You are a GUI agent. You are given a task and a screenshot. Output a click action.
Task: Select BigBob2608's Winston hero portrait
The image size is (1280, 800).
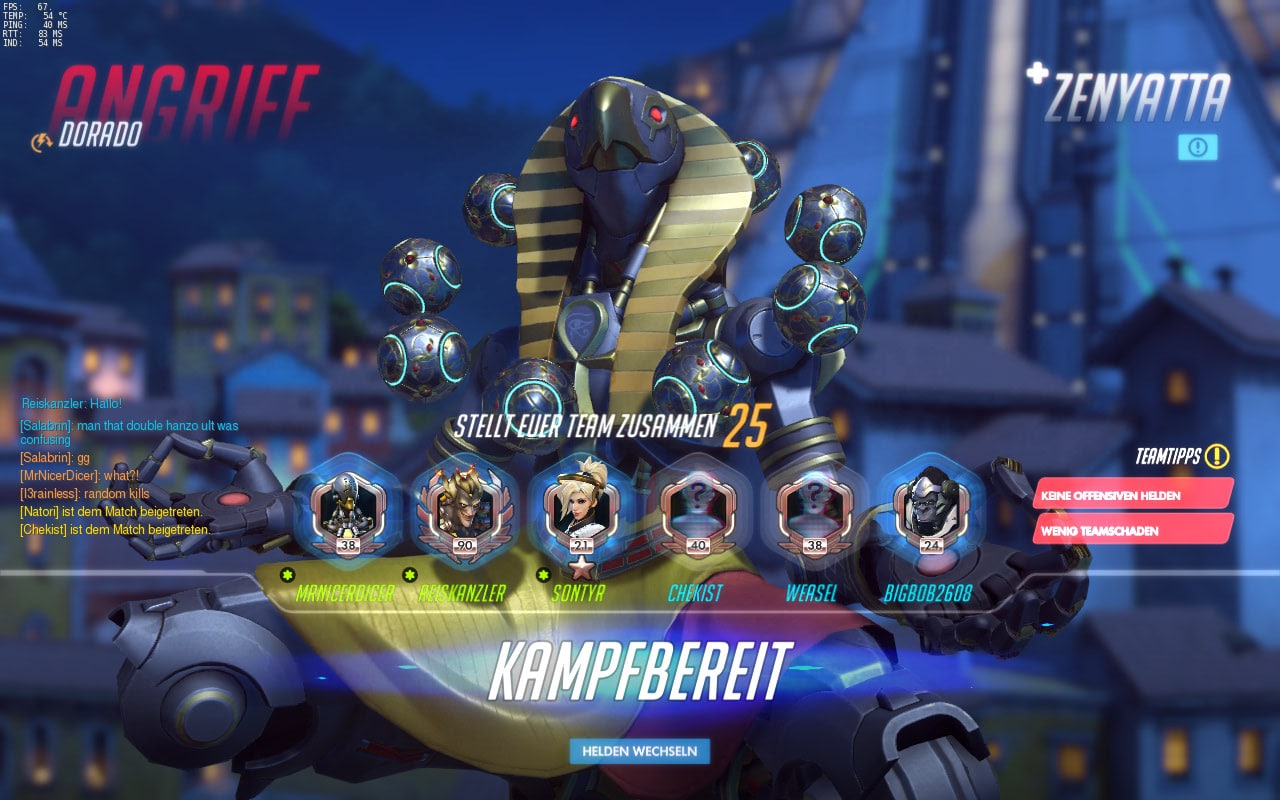click(931, 510)
